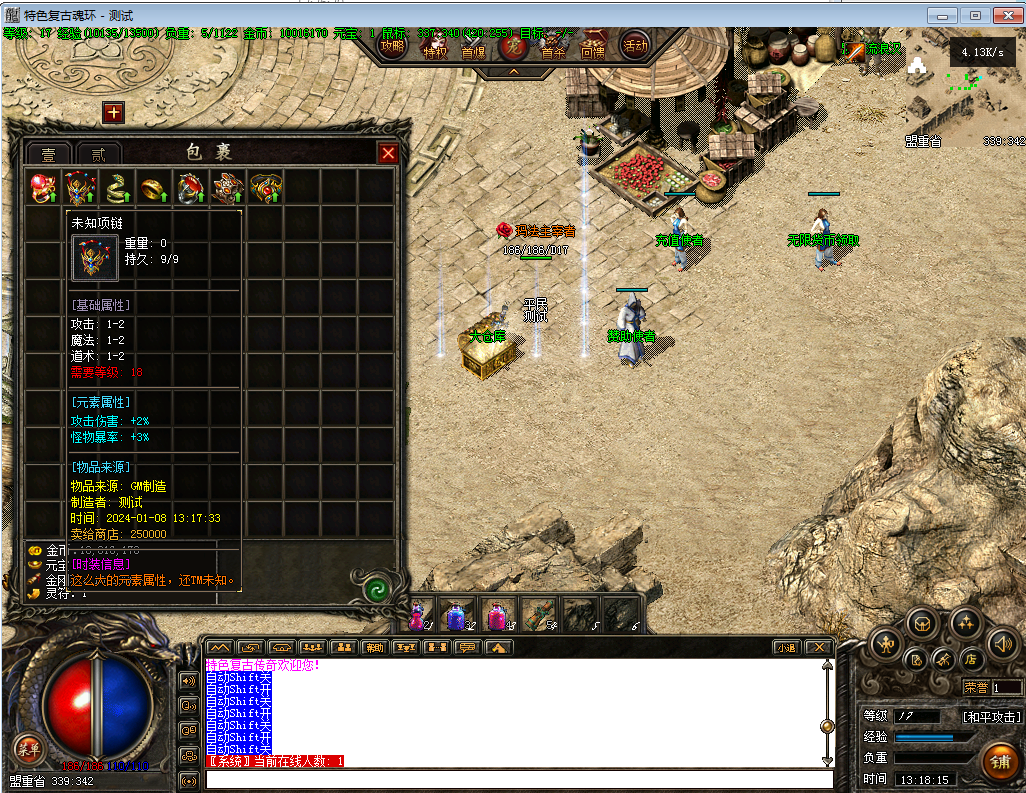Select the gold ring item slot

click(x=154, y=187)
